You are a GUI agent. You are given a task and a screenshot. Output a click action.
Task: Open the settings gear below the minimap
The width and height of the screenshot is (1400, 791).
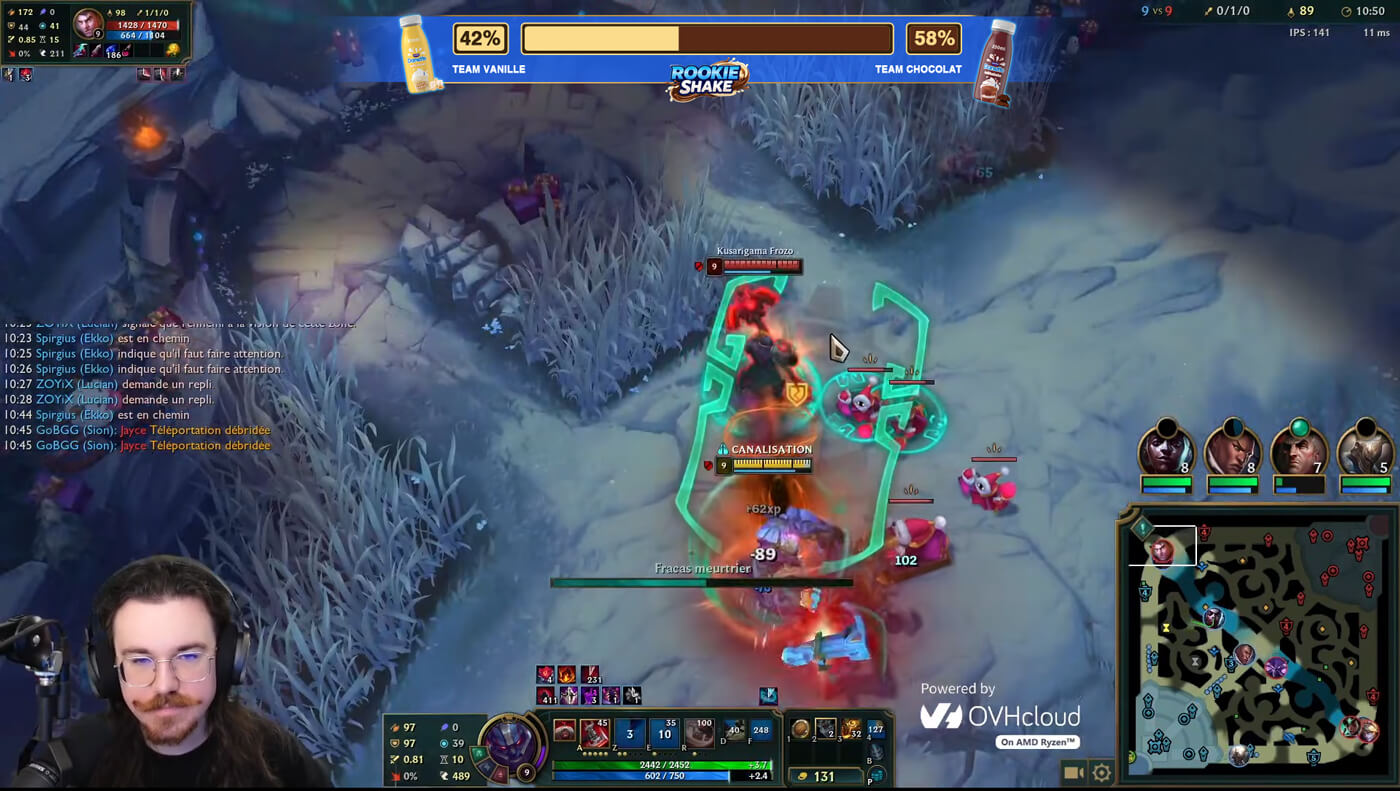coord(1100,771)
